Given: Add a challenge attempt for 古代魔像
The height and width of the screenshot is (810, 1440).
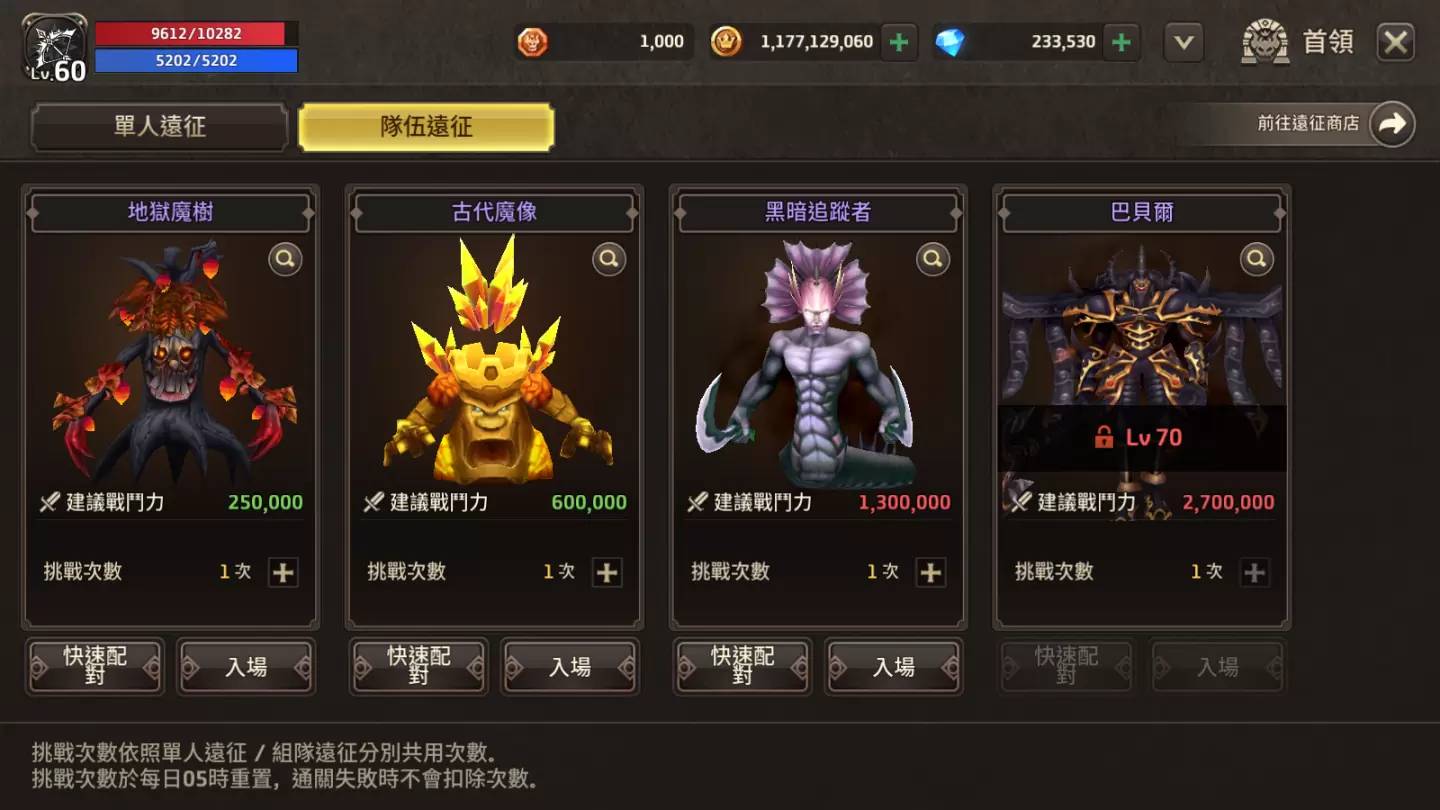Looking at the screenshot, I should (x=607, y=572).
